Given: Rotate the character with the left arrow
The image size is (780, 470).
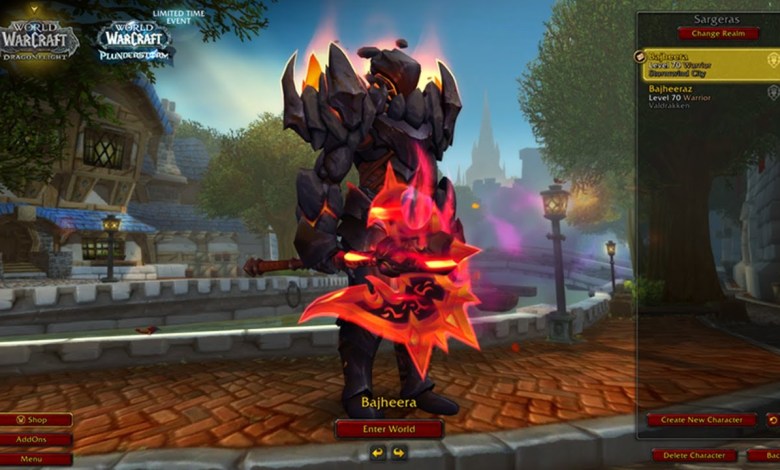Looking at the screenshot, I should click(x=377, y=452).
